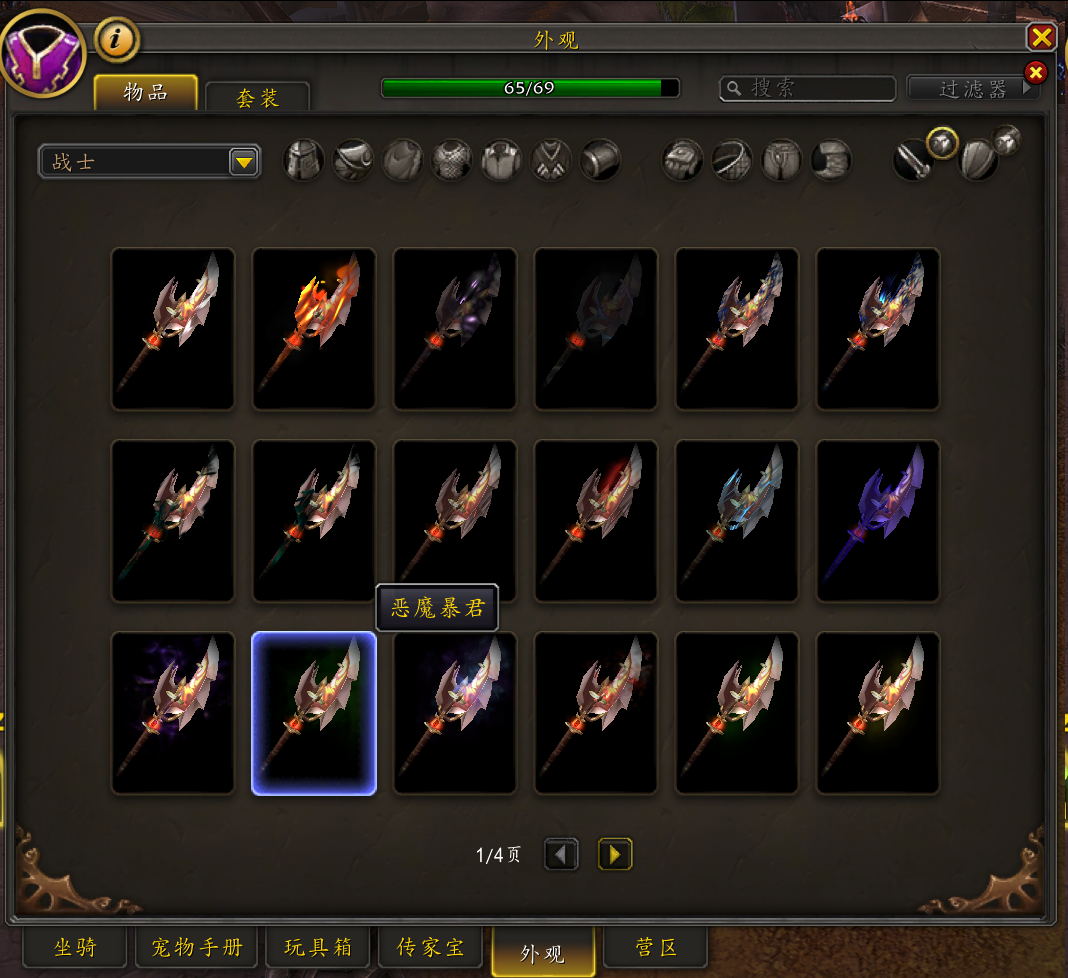
Task: Open the 玩具箱 (Toy Box) tab
Action: pyautogui.click(x=318, y=947)
